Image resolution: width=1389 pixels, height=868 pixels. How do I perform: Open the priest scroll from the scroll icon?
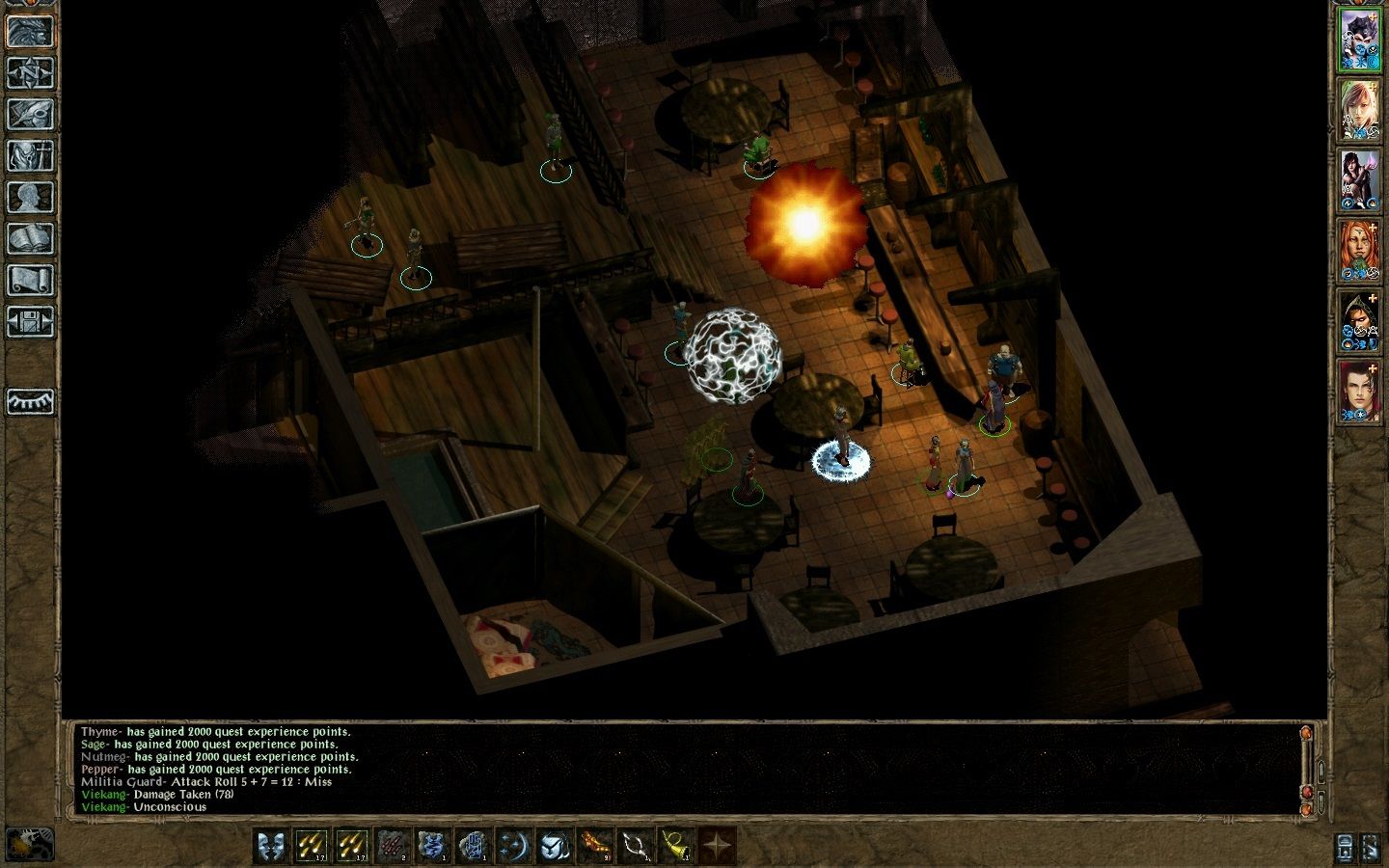[x=30, y=280]
